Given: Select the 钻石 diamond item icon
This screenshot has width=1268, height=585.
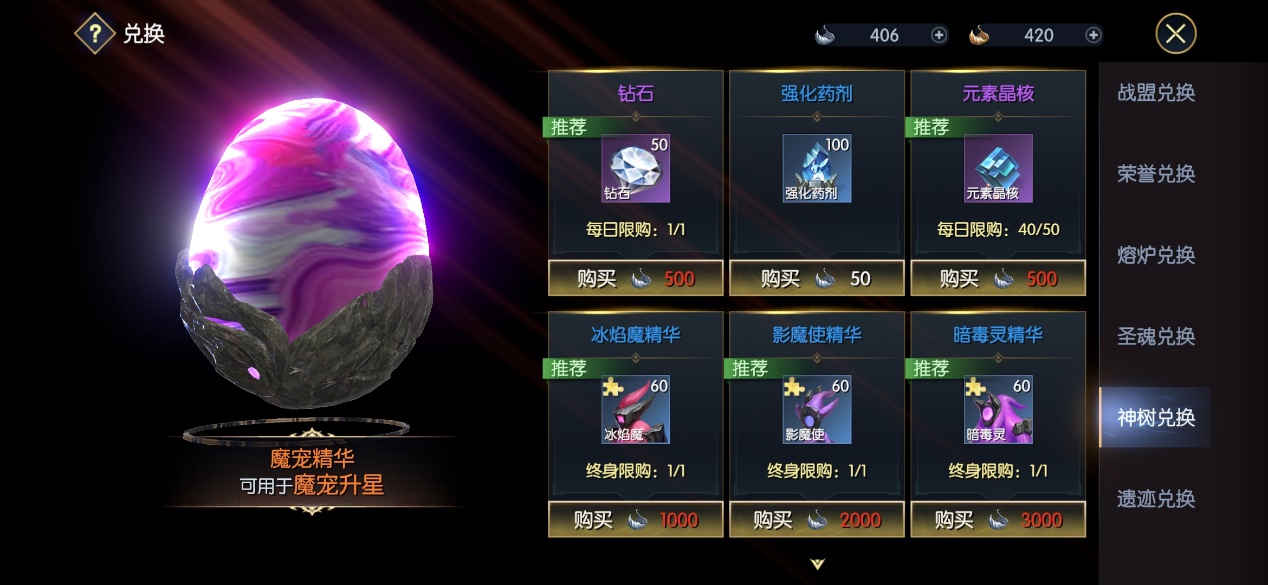Looking at the screenshot, I should [x=635, y=168].
